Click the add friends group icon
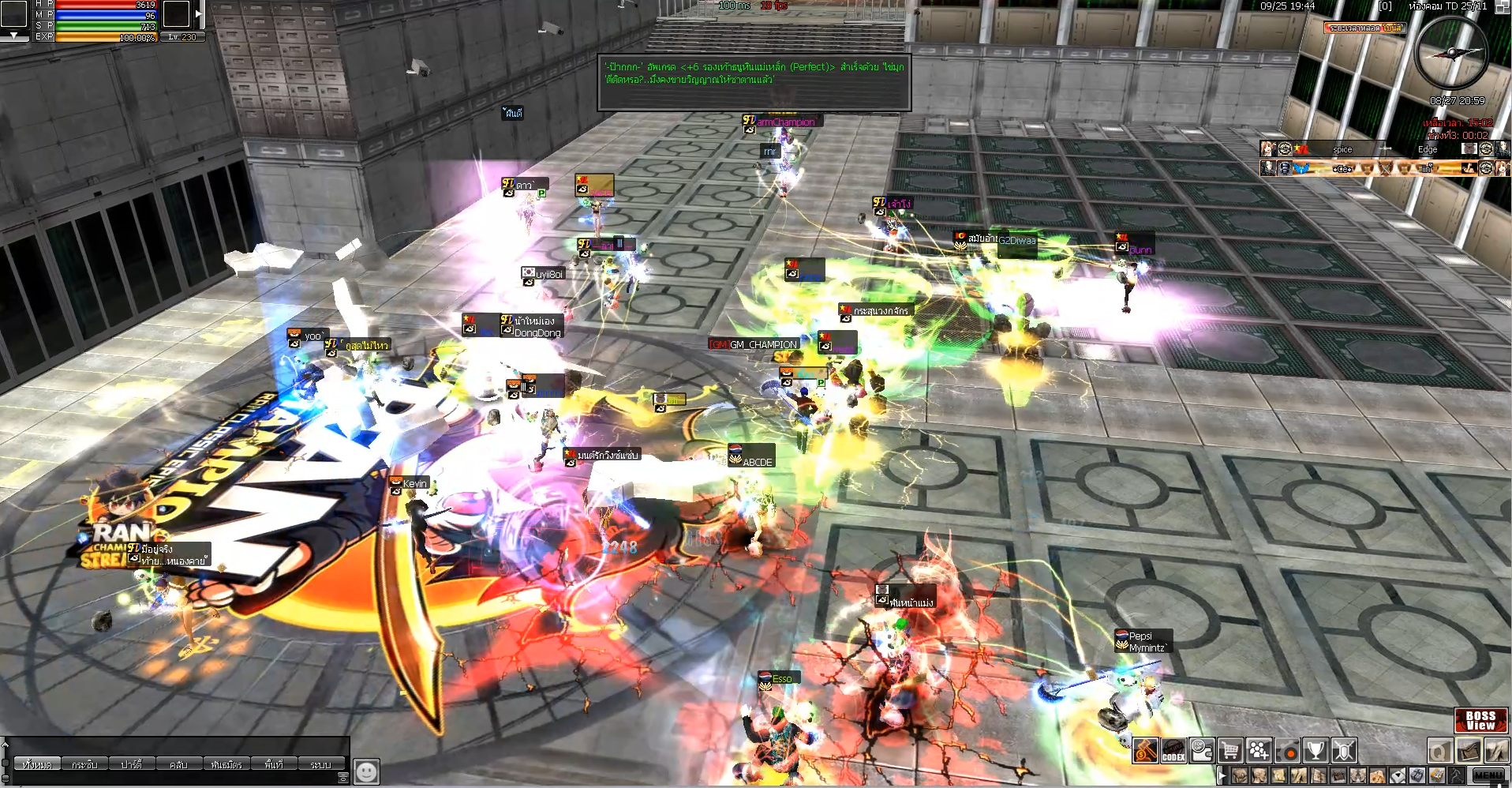 click(x=1259, y=750)
